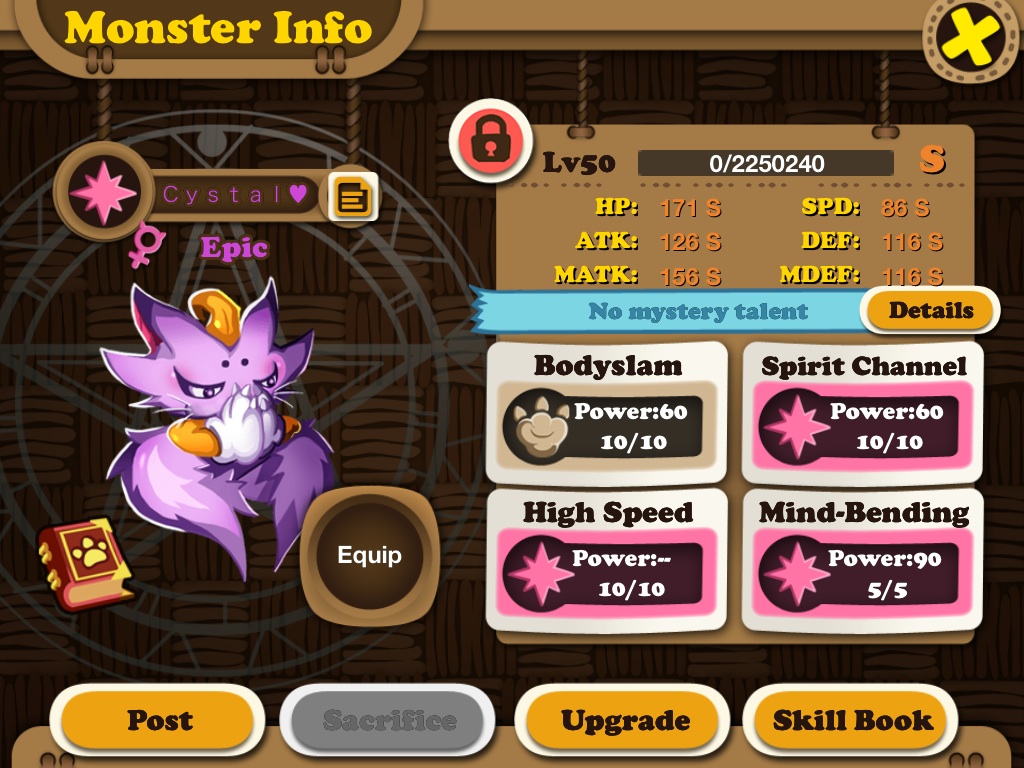
Task: Select the Spirit Channel skill
Action: pyautogui.click(x=863, y=413)
